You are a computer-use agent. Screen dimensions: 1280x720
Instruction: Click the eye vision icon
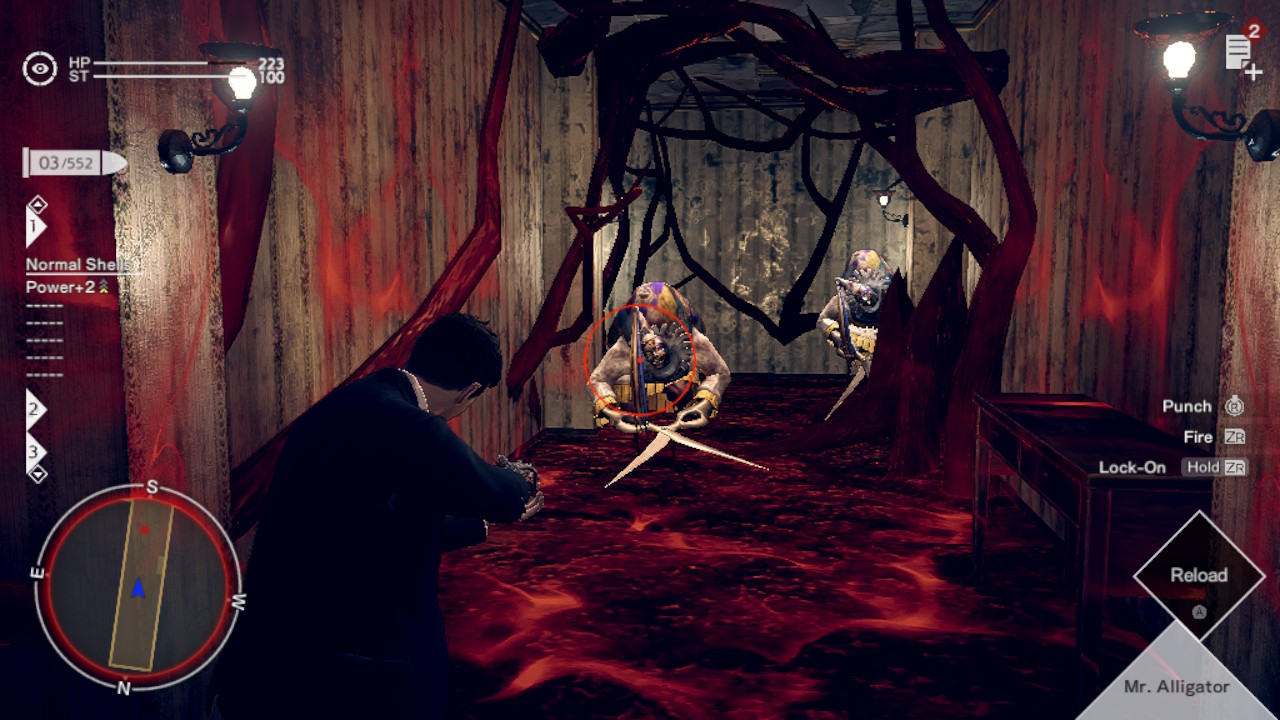pyautogui.click(x=40, y=69)
